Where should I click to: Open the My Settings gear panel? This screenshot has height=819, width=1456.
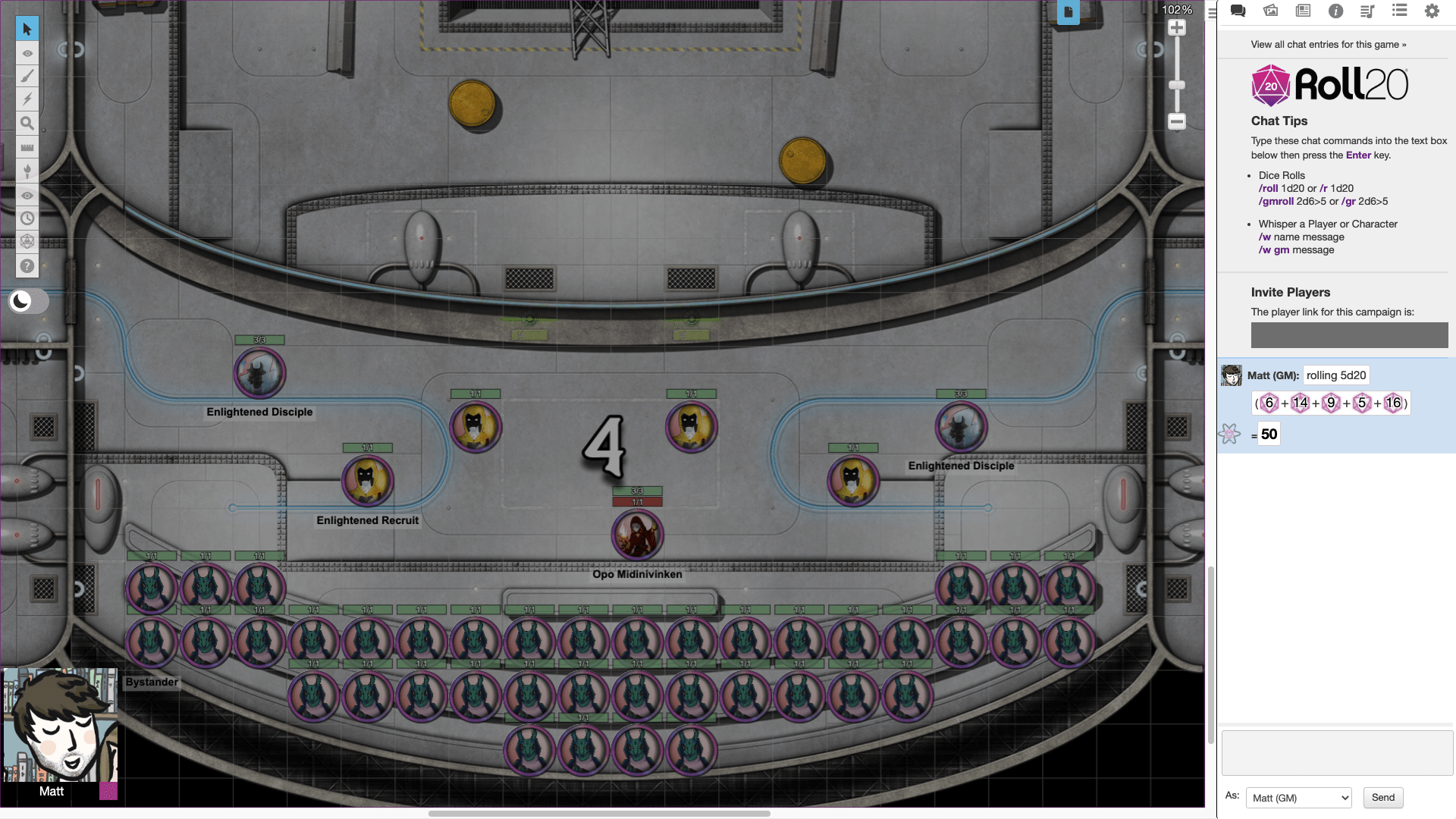pyautogui.click(x=1432, y=11)
